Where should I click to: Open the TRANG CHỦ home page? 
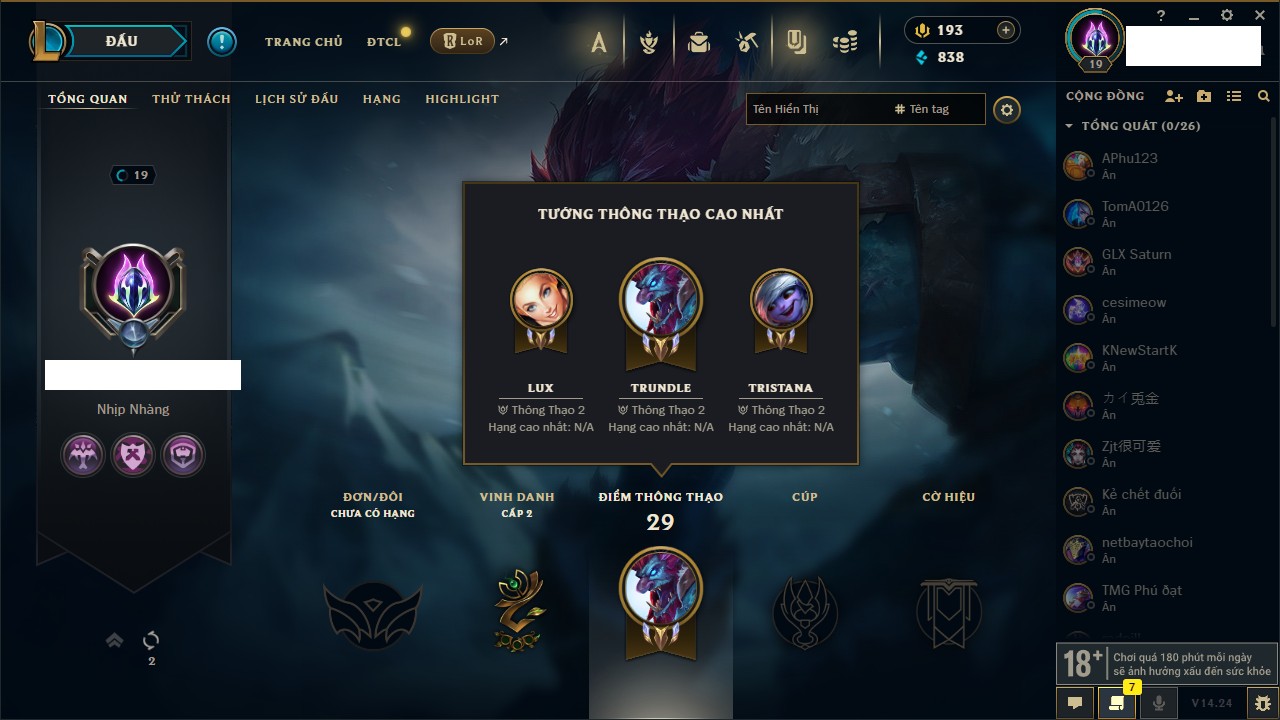(x=303, y=42)
